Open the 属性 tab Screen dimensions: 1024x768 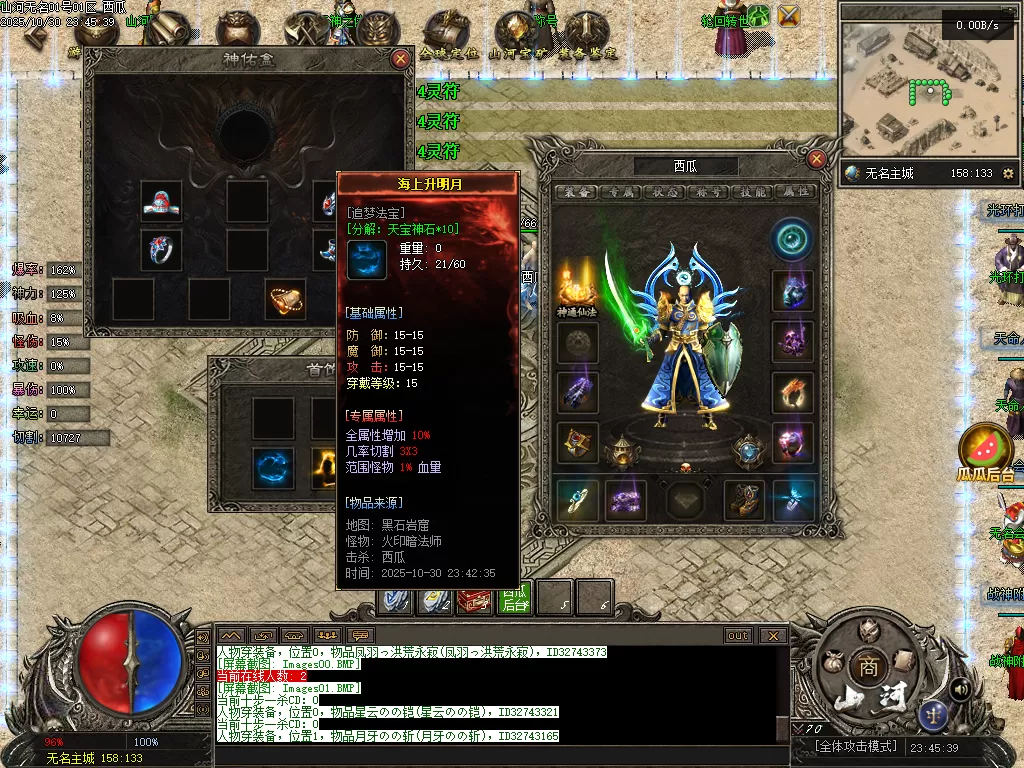[795, 192]
